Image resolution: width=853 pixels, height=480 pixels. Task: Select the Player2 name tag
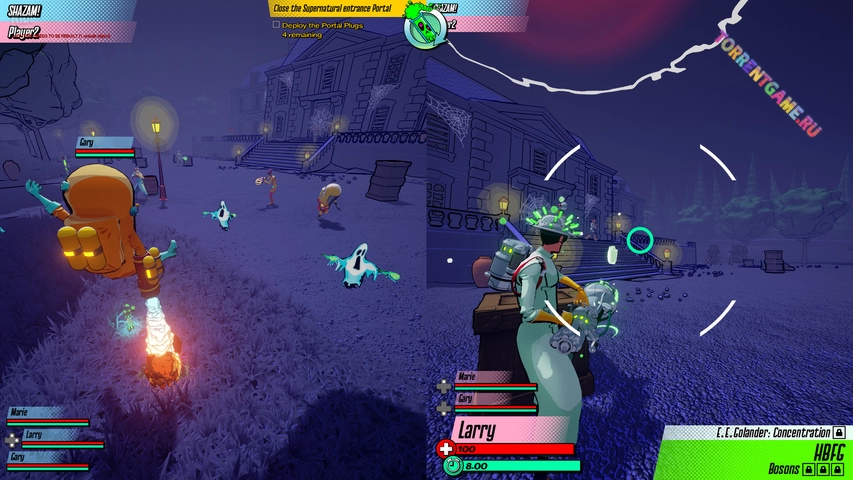coord(22,31)
